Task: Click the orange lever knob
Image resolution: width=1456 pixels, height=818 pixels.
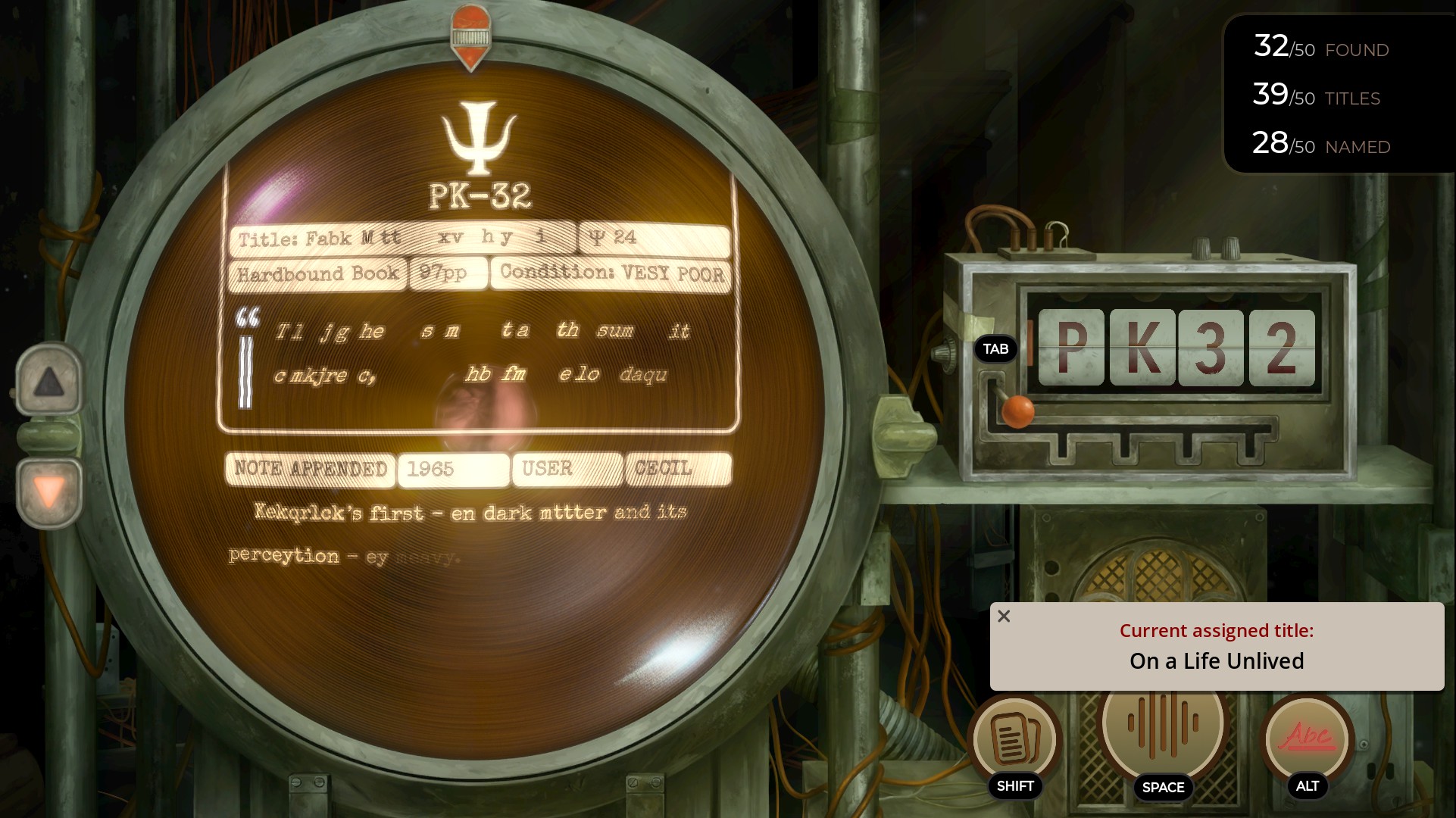Action: [1018, 411]
